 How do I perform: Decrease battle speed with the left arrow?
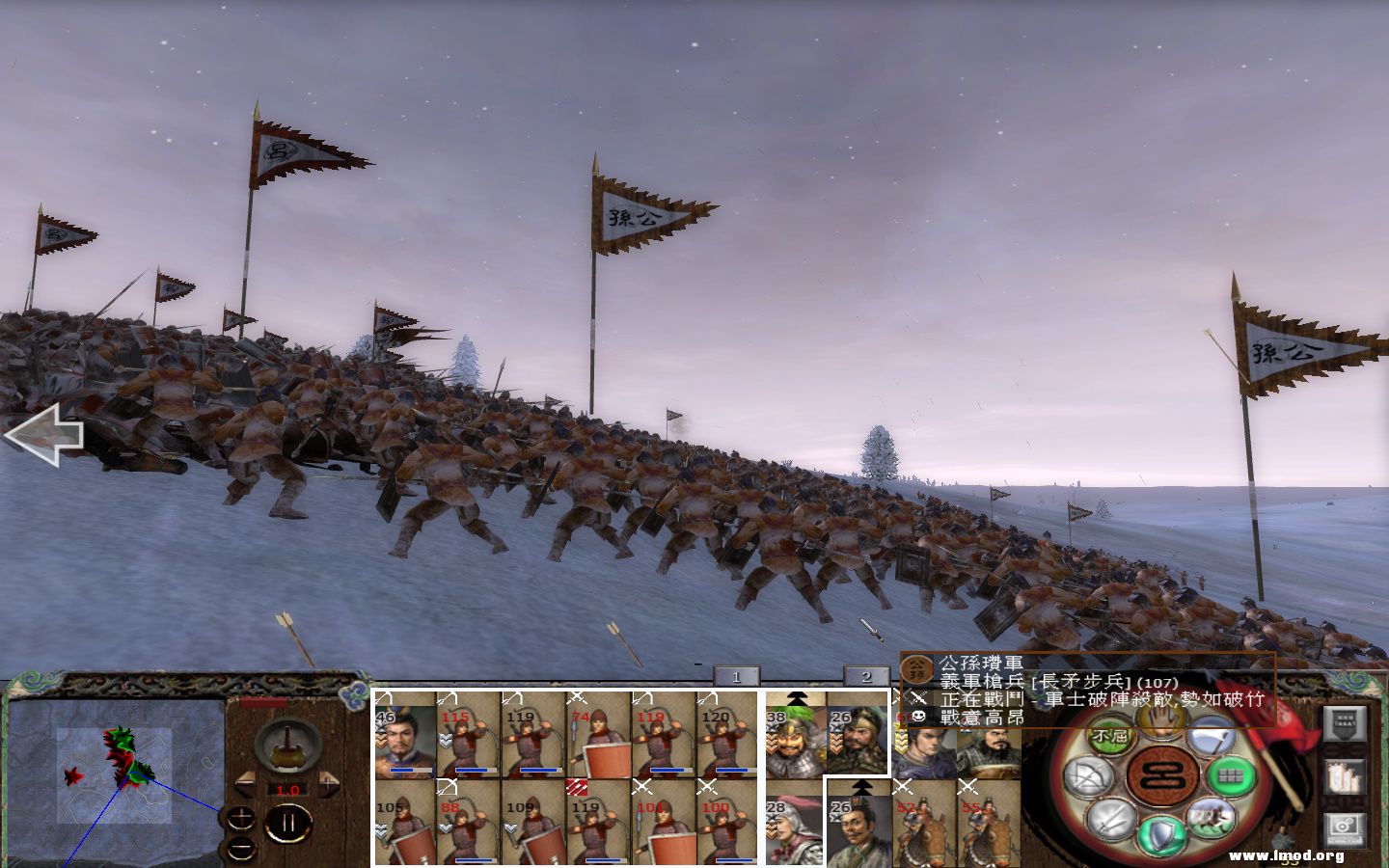point(246,784)
